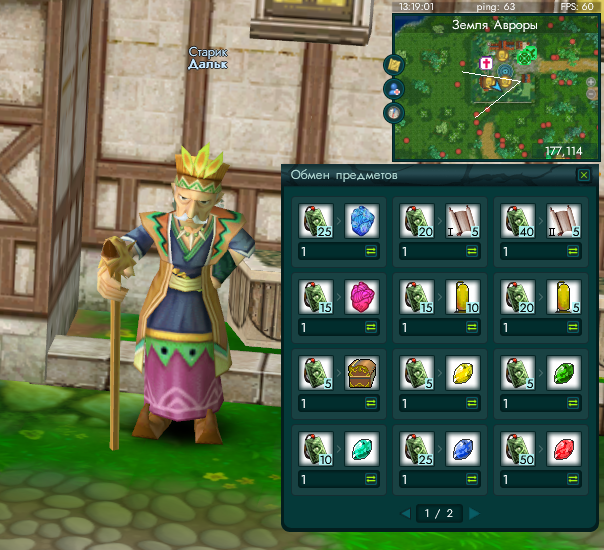Viewport: 604px width, 550px height.
Task: Select the teal gem reward
Action: click(360, 447)
